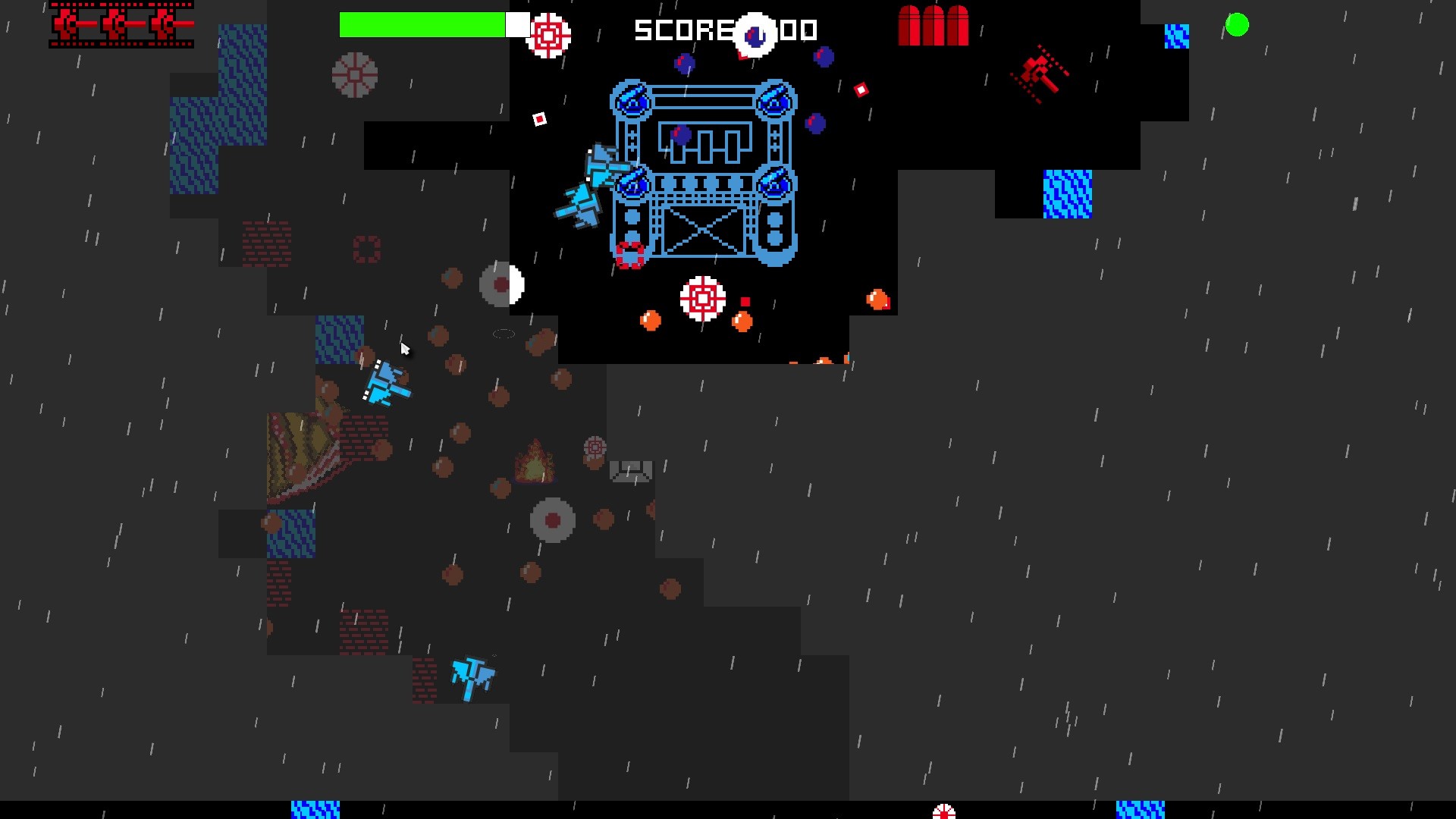Click the X-marked crate on the boss
Image resolution: width=1456 pixels, height=819 pixels.
tap(705, 231)
